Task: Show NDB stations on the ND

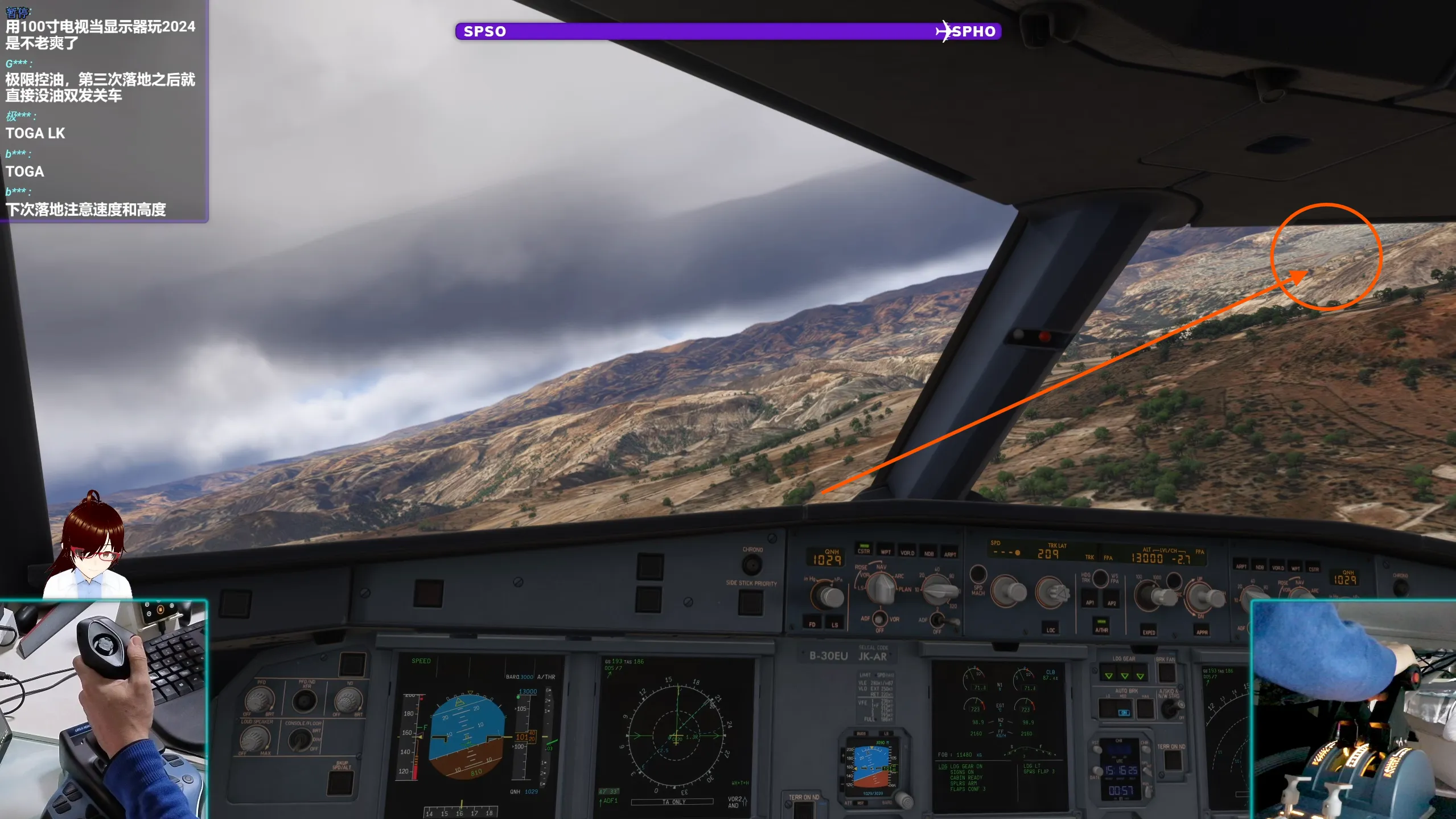Action: click(929, 552)
